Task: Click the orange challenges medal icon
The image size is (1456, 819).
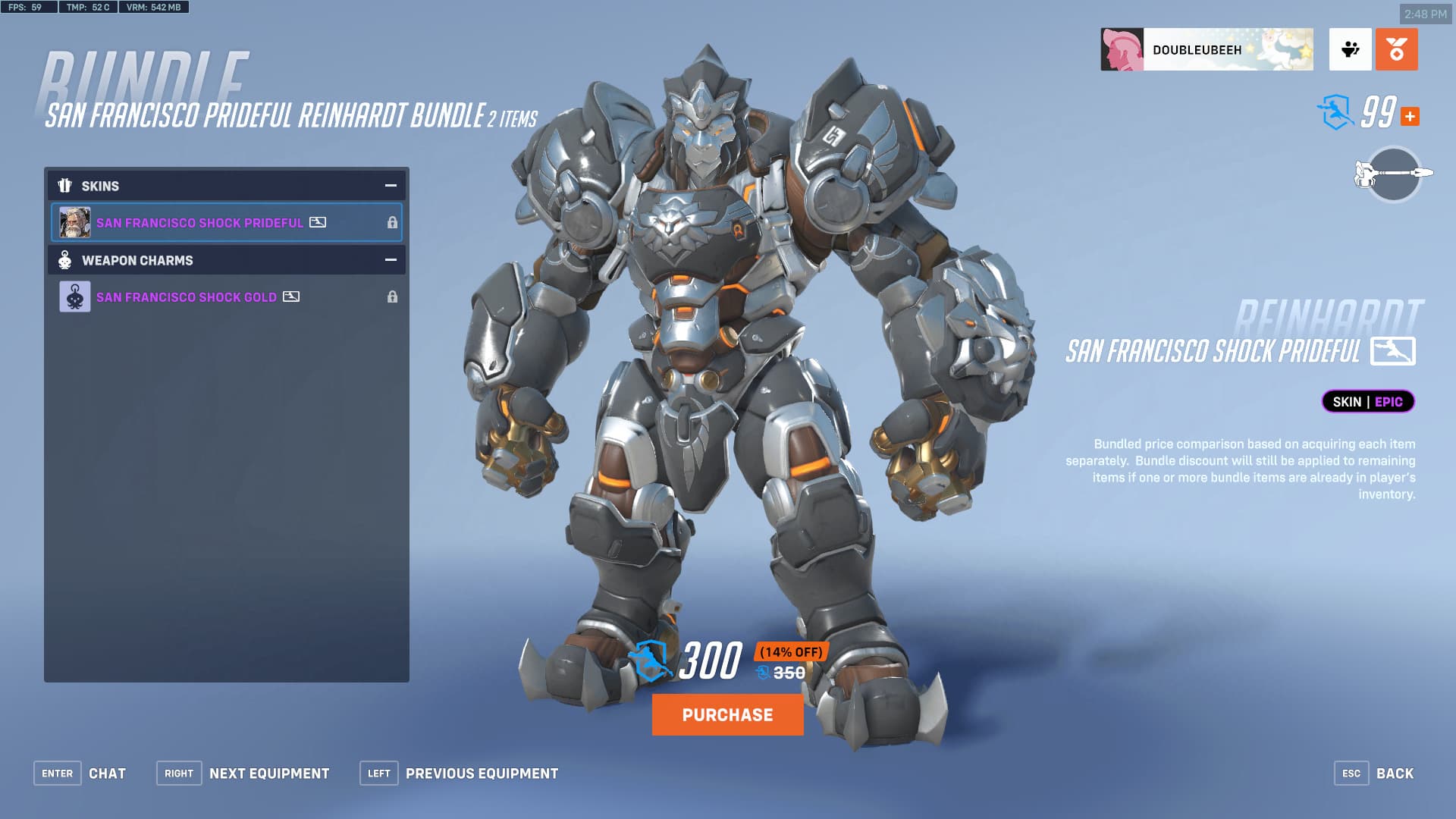Action: [1396, 50]
